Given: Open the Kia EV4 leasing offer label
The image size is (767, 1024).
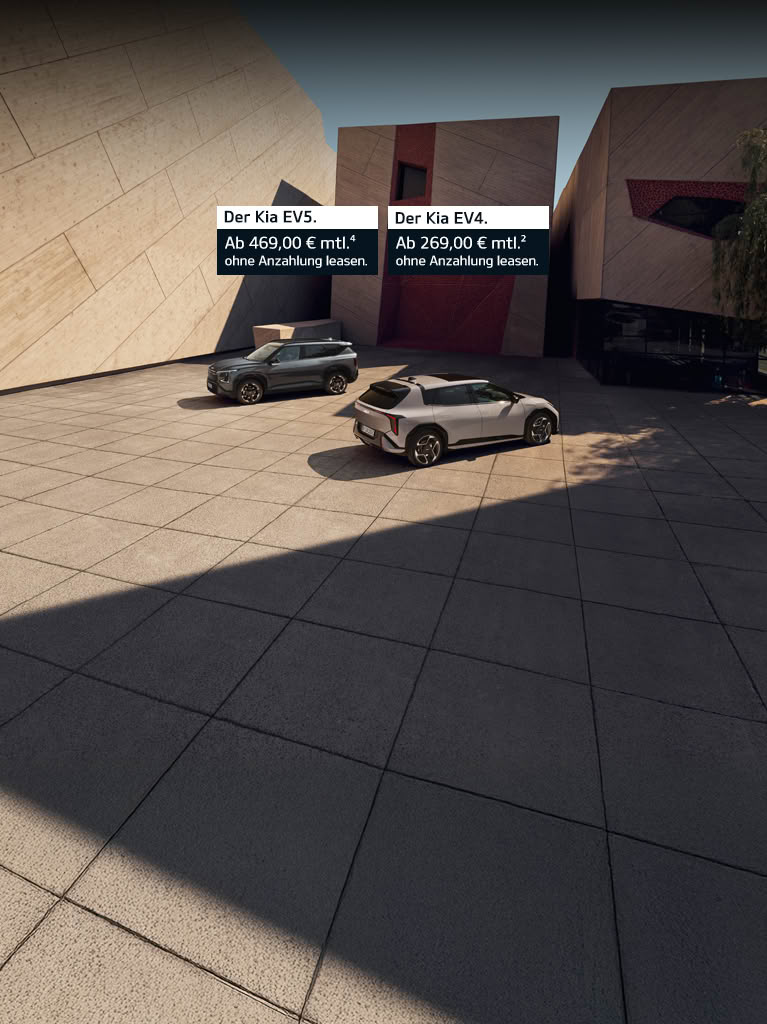Looking at the screenshot, I should [468, 241].
